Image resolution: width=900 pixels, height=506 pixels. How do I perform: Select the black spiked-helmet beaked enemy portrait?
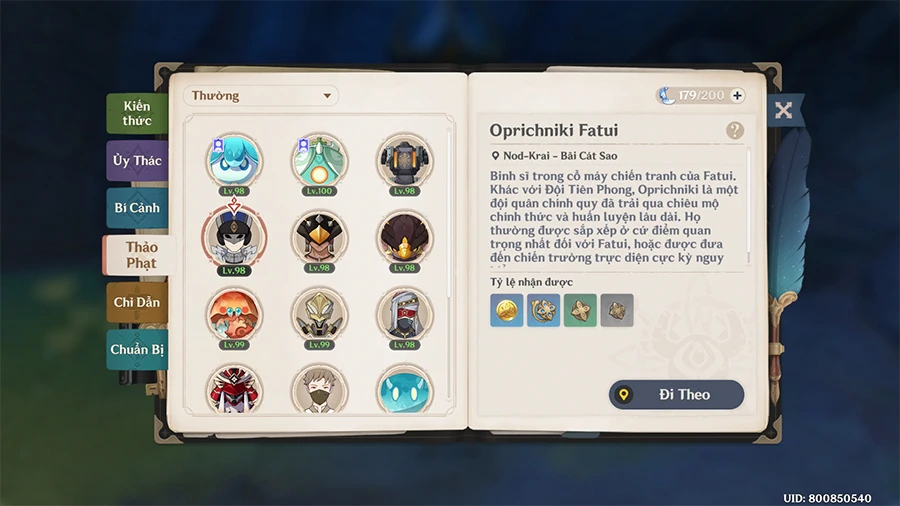click(319, 238)
